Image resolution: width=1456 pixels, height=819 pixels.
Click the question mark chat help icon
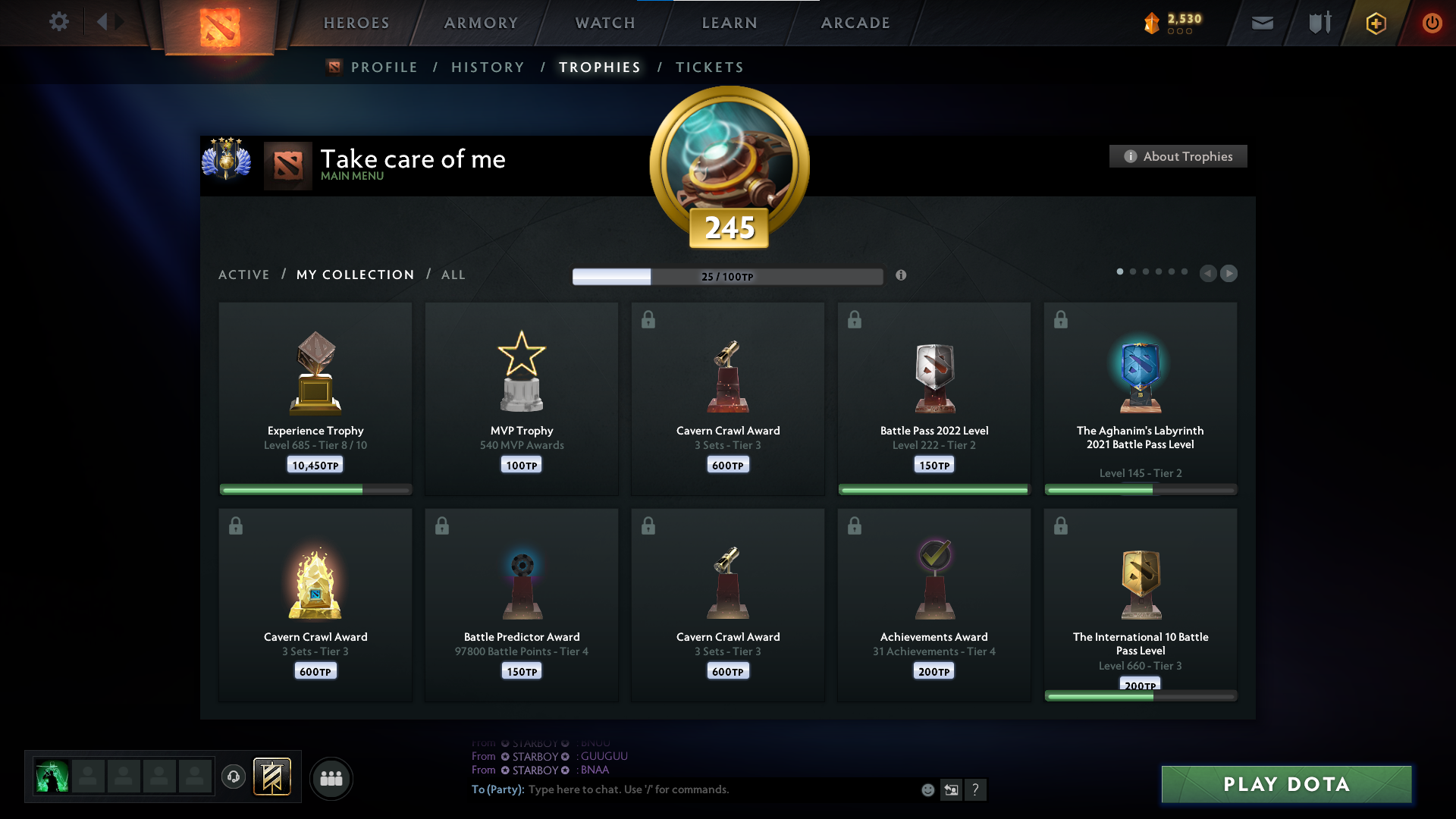(x=976, y=789)
